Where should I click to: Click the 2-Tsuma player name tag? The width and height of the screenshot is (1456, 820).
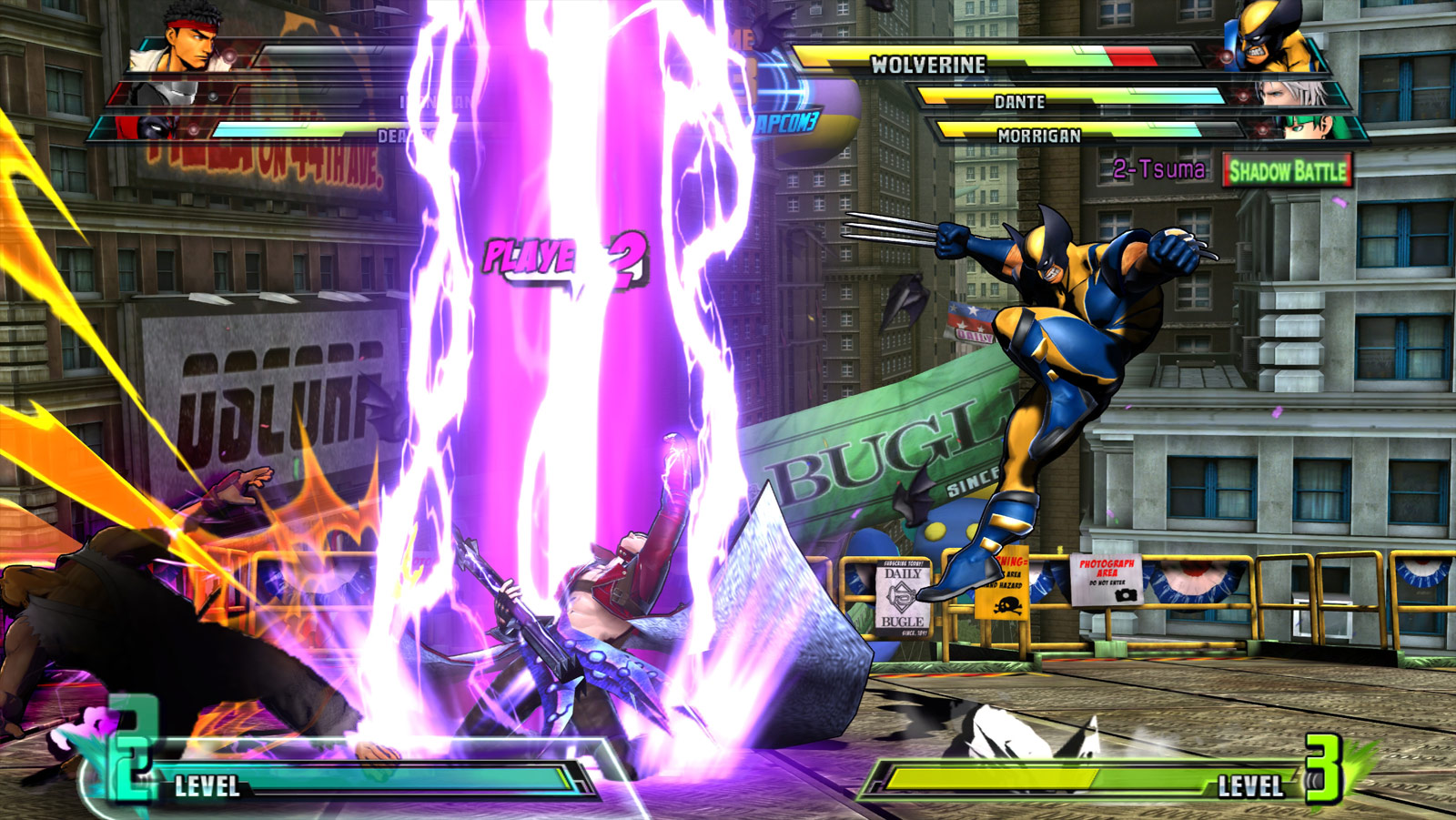(x=1158, y=168)
